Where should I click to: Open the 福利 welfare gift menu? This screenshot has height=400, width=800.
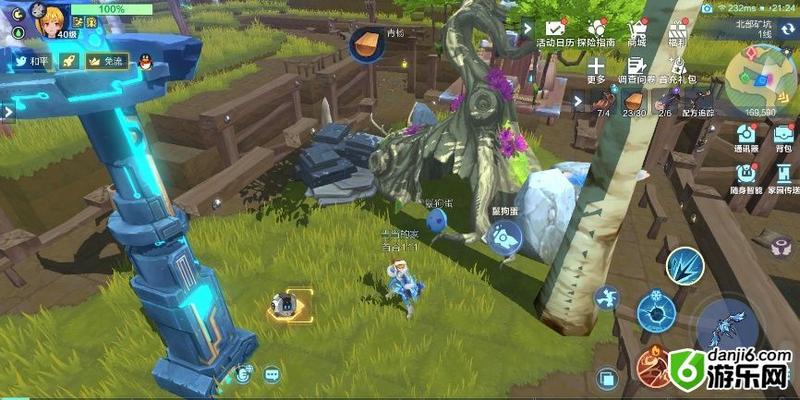678,33
